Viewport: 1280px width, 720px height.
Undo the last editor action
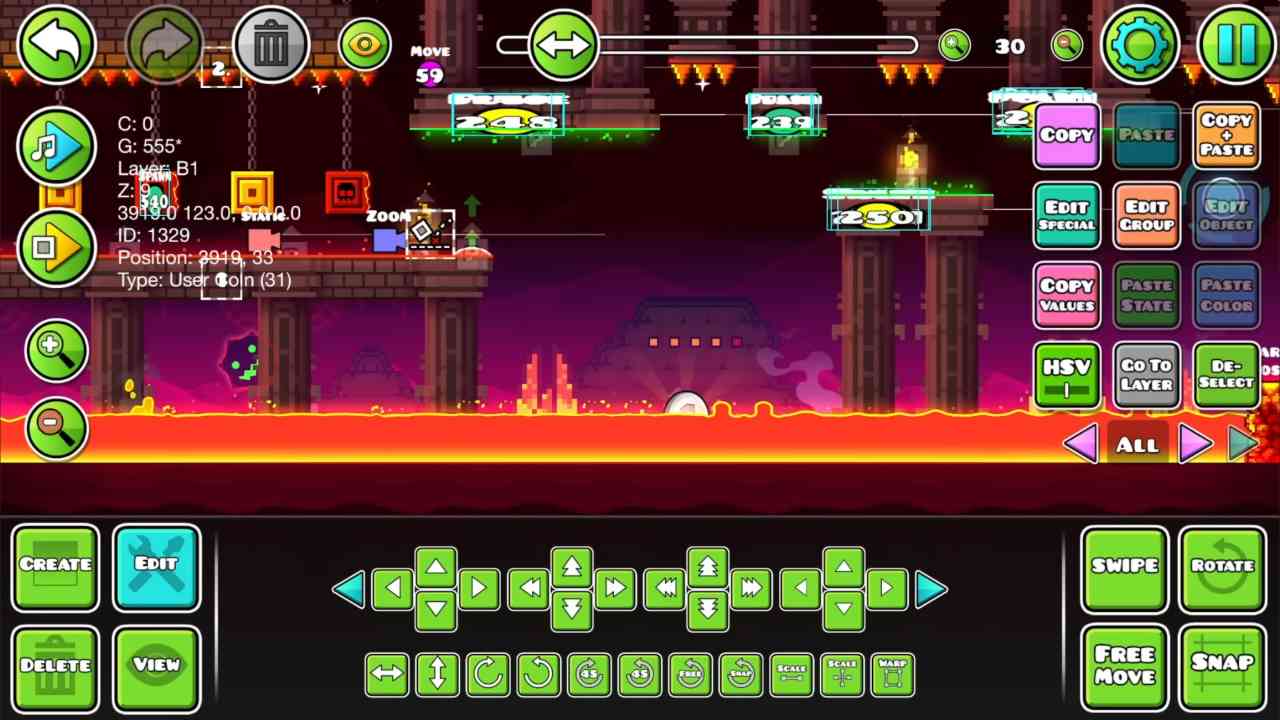pyautogui.click(x=56, y=43)
